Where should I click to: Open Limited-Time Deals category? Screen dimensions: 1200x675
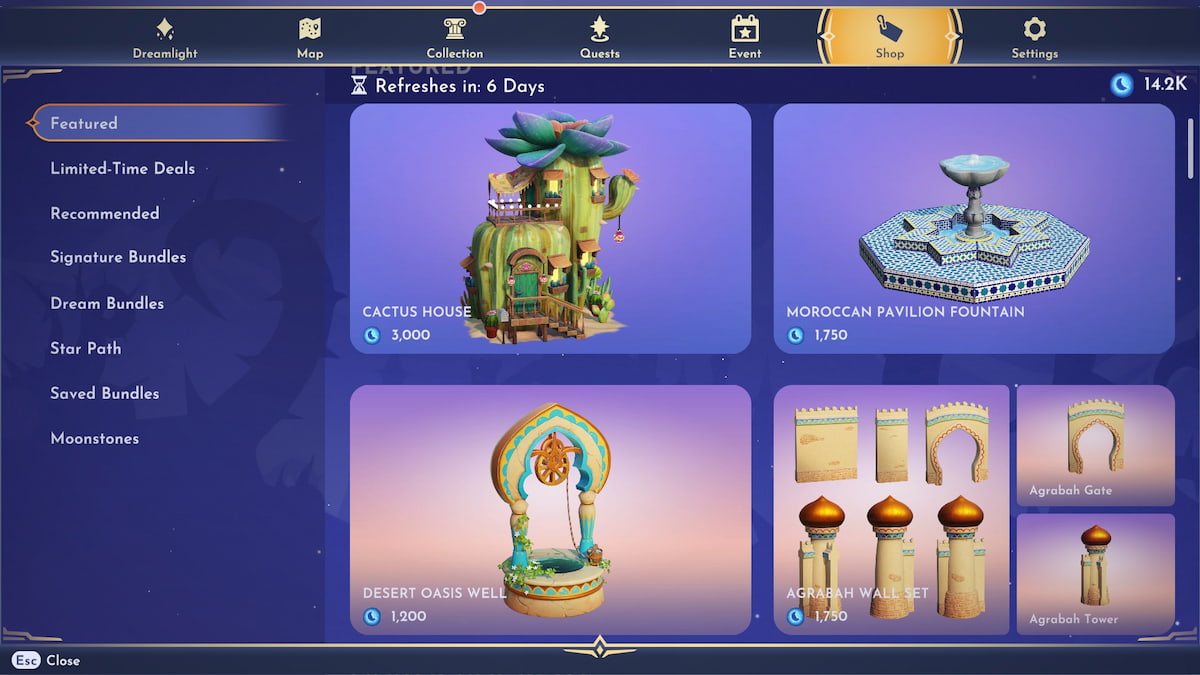pos(123,168)
